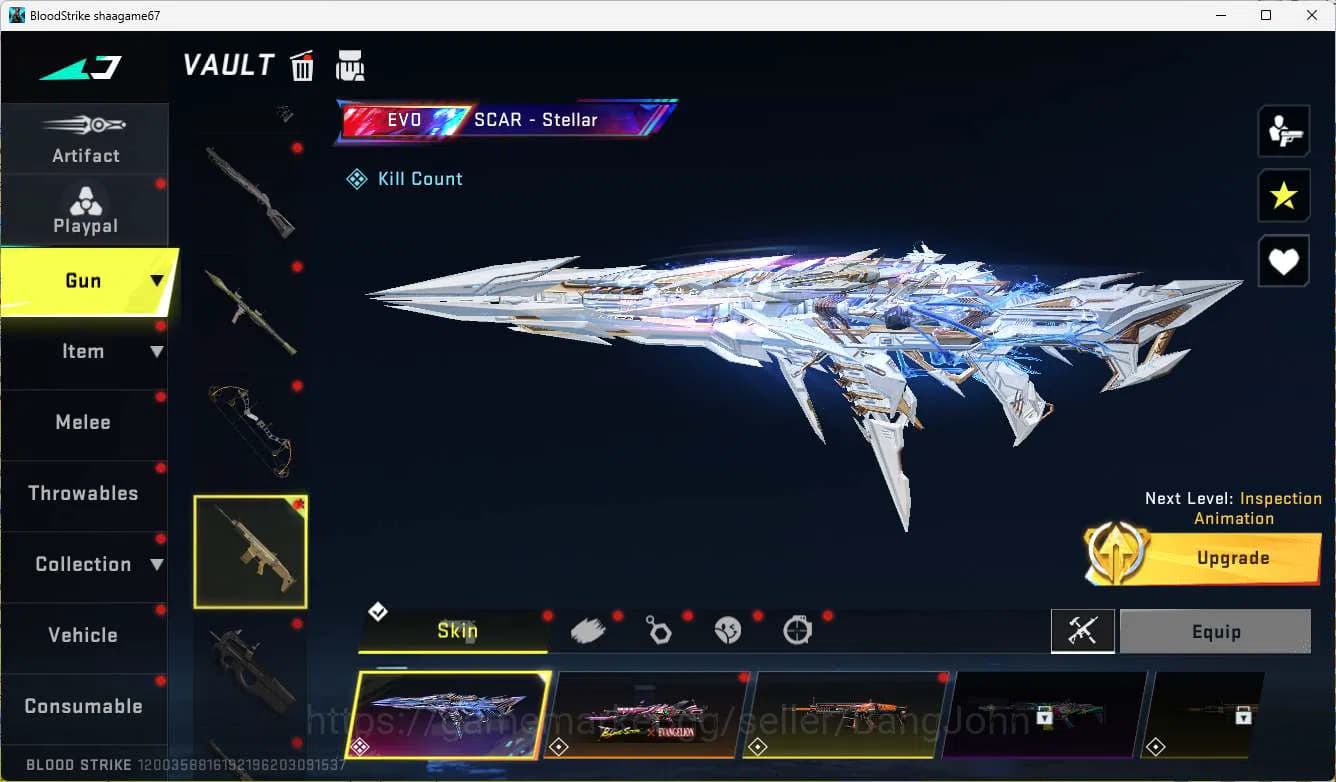This screenshot has height=782, width=1336.
Task: Open the scope reticle customization icon
Action: click(797, 629)
